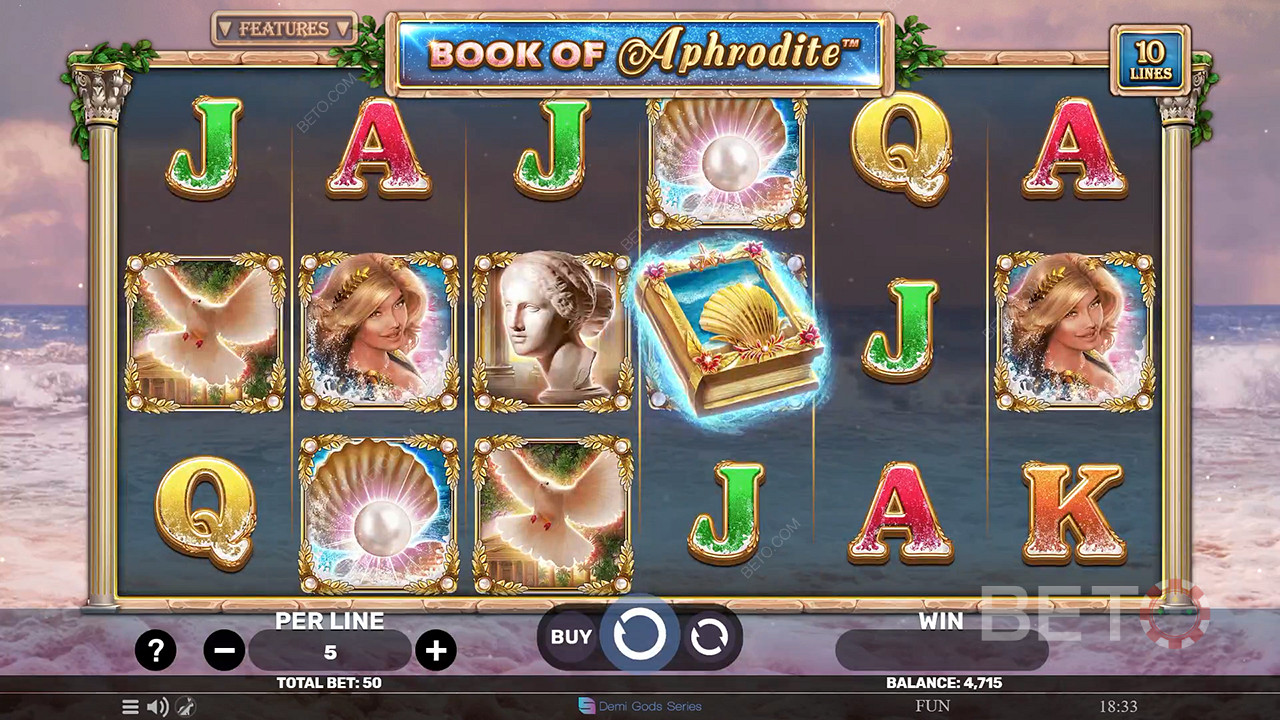Click the 10 Lines paylines badge

1152,60
